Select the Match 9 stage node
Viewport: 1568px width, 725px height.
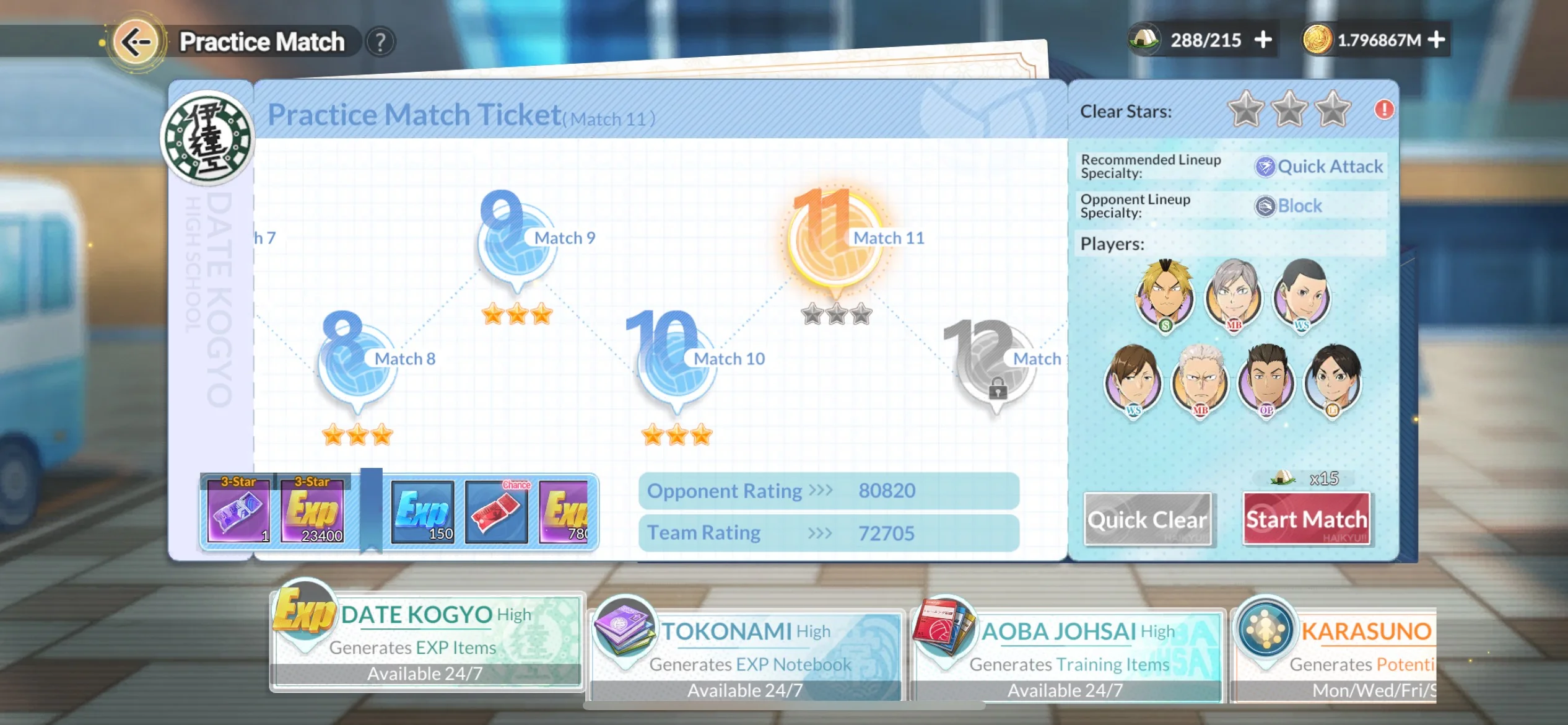coord(516,245)
